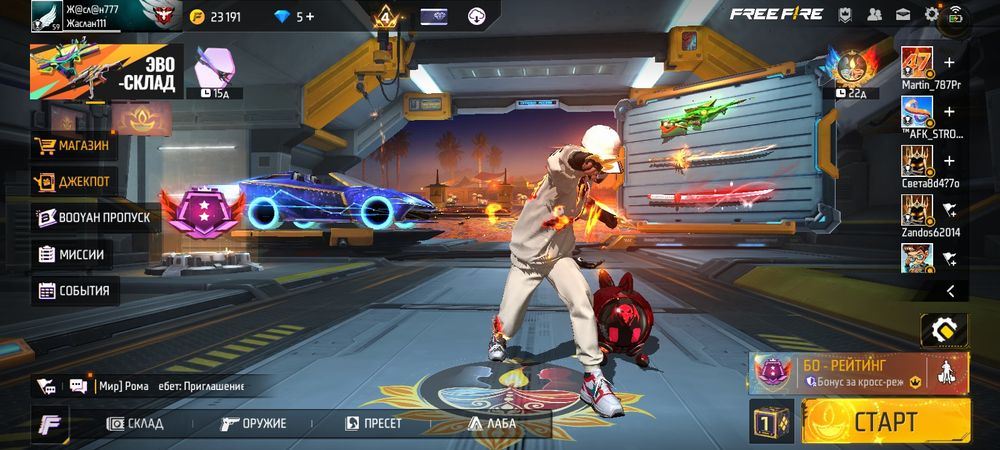The width and height of the screenshot is (1000, 450).
Task: Open the ЛАБА tab
Action: (491, 423)
